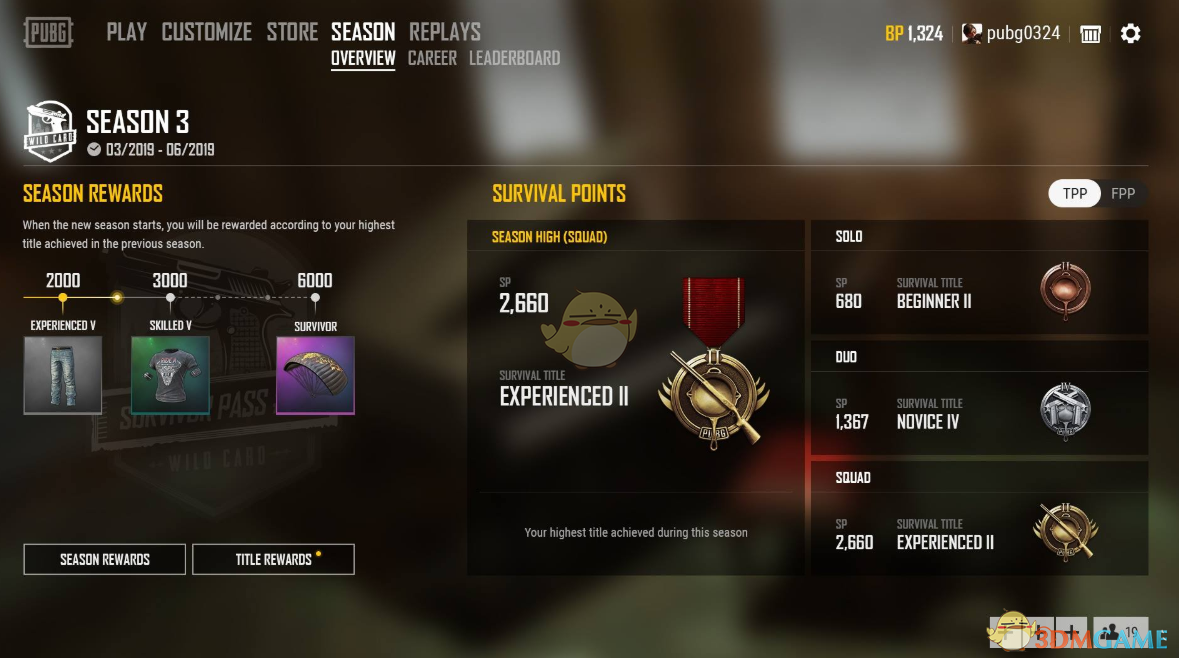The image size is (1179, 658).
Task: Select the TPP perspective toggle
Action: [x=1075, y=193]
